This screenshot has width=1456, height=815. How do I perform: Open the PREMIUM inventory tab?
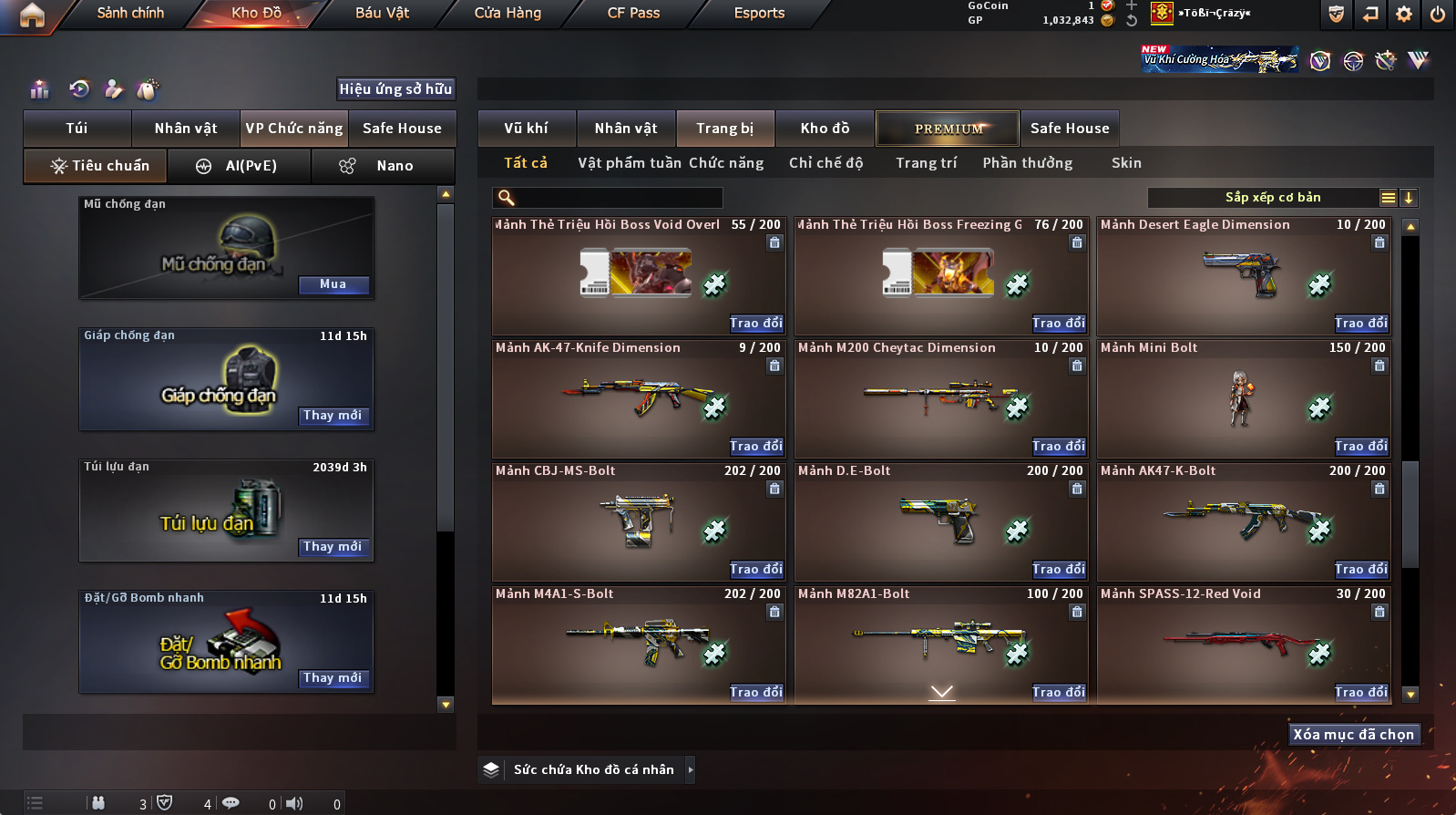[948, 129]
